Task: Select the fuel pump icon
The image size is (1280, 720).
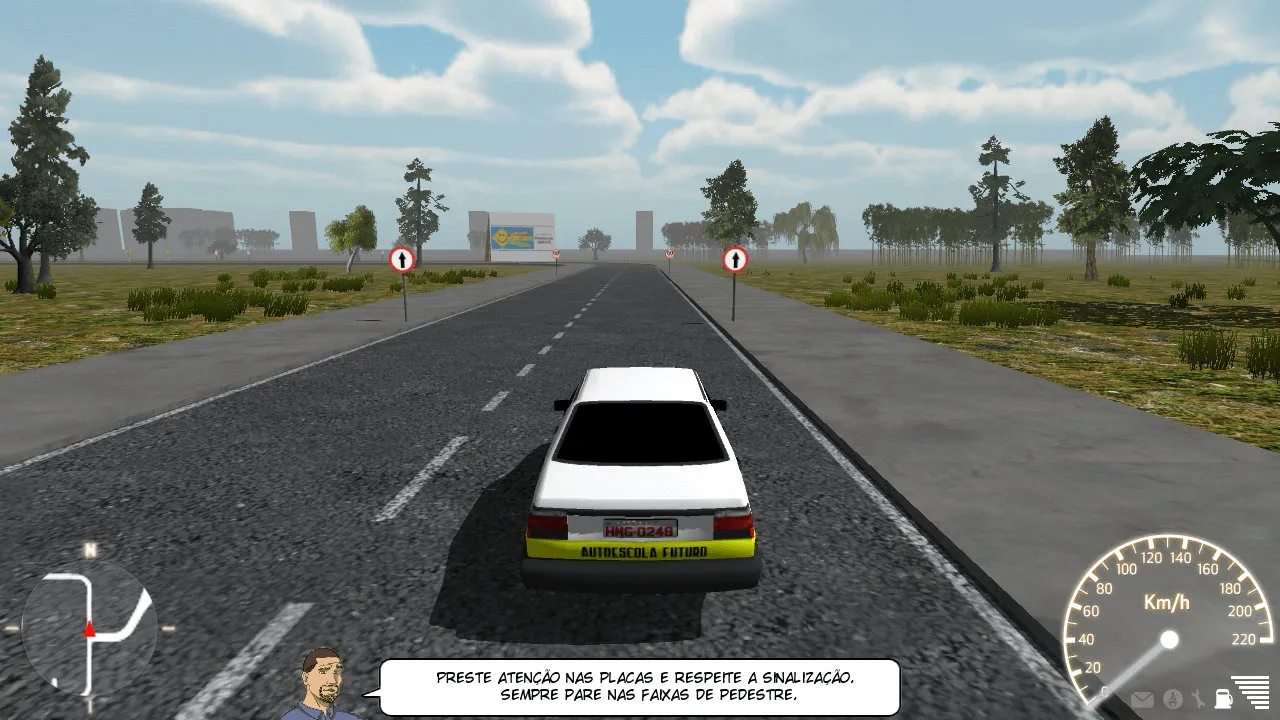Action: pos(1223,699)
